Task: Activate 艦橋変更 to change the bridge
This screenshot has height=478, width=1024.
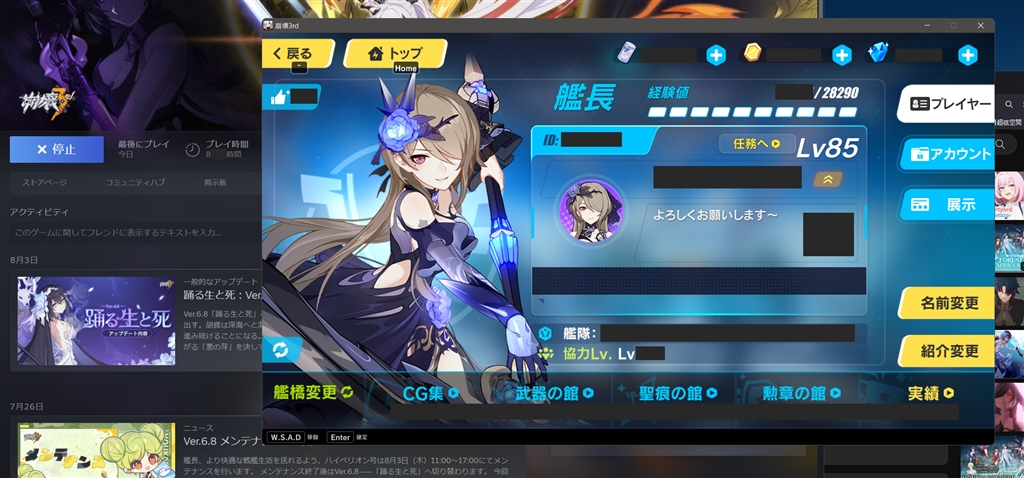Action: pos(314,393)
